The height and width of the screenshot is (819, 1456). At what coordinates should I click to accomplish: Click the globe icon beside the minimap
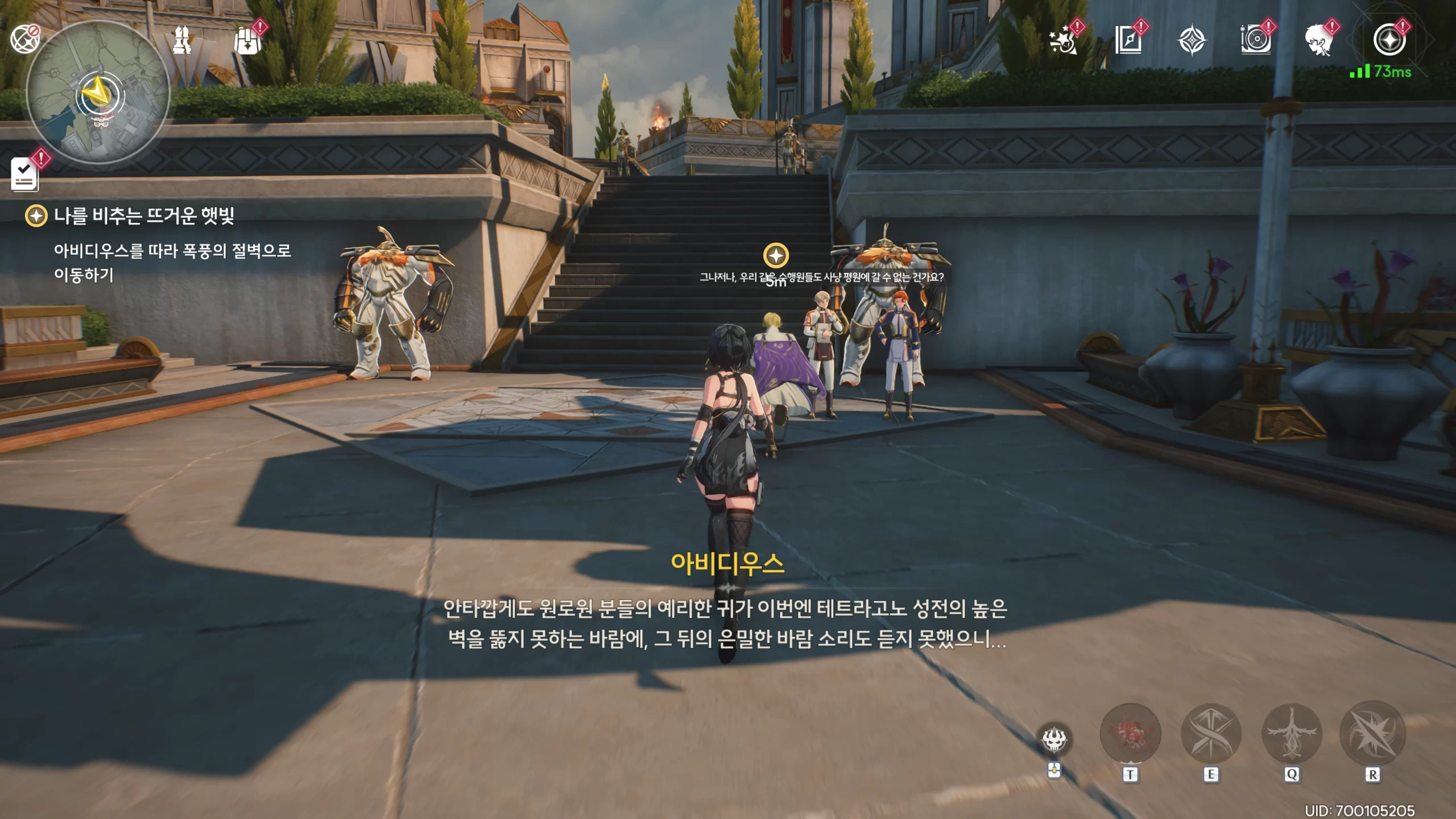point(24,39)
